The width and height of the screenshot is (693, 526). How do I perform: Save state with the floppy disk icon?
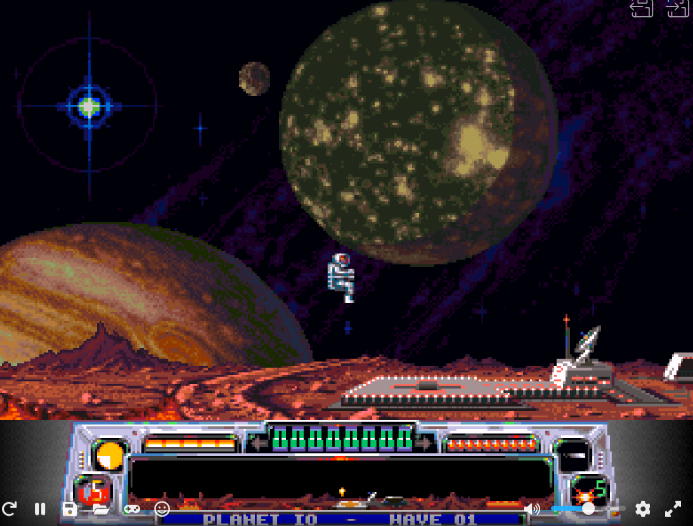point(69,509)
